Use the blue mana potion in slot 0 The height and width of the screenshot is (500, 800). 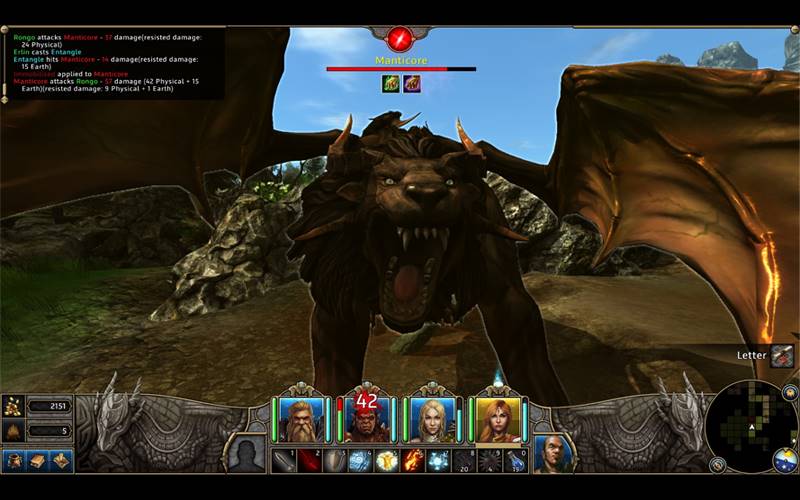click(x=515, y=460)
